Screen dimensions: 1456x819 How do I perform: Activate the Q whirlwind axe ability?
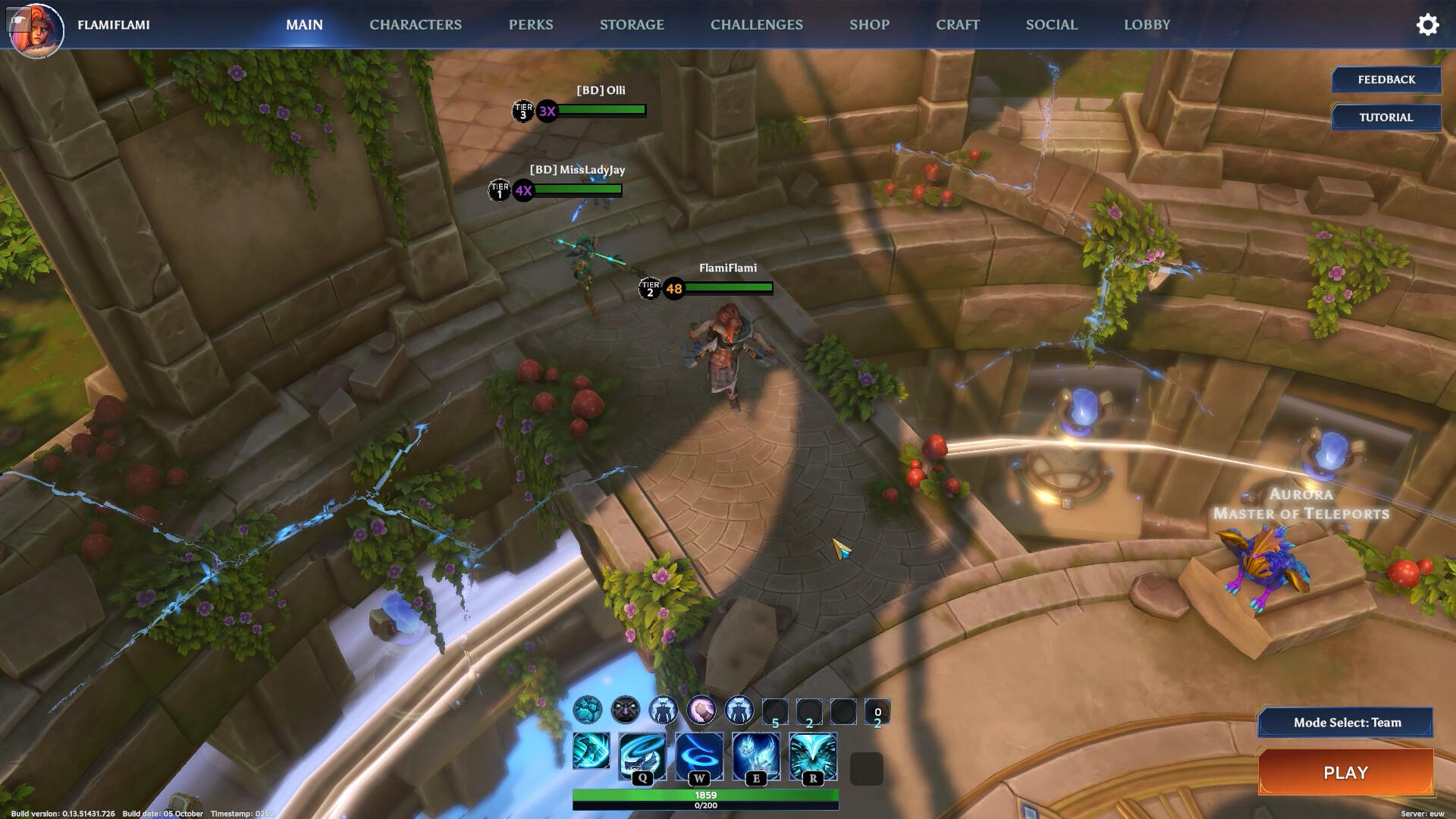click(x=642, y=755)
